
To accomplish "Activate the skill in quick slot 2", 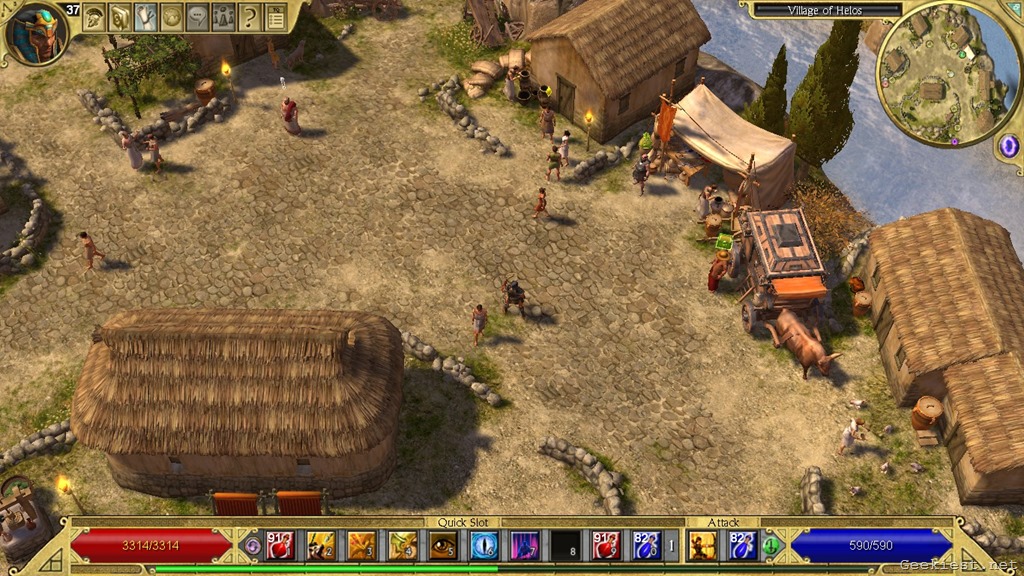I will (x=321, y=545).
